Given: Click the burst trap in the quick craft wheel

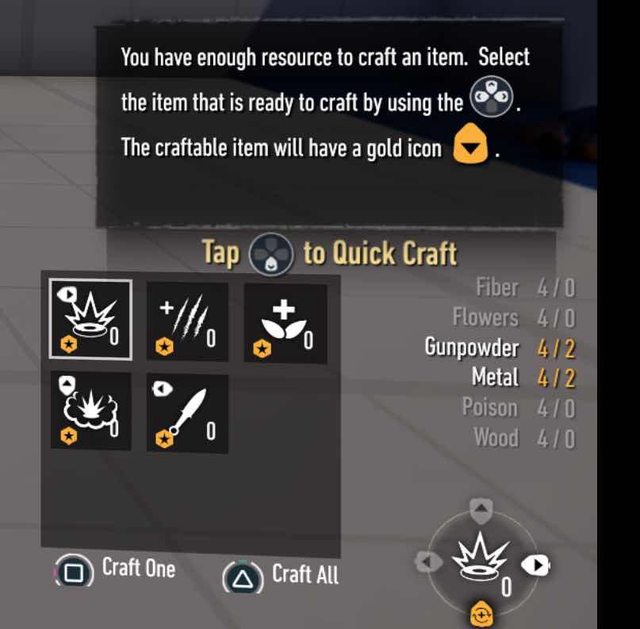Looking at the screenshot, I should click(481, 564).
